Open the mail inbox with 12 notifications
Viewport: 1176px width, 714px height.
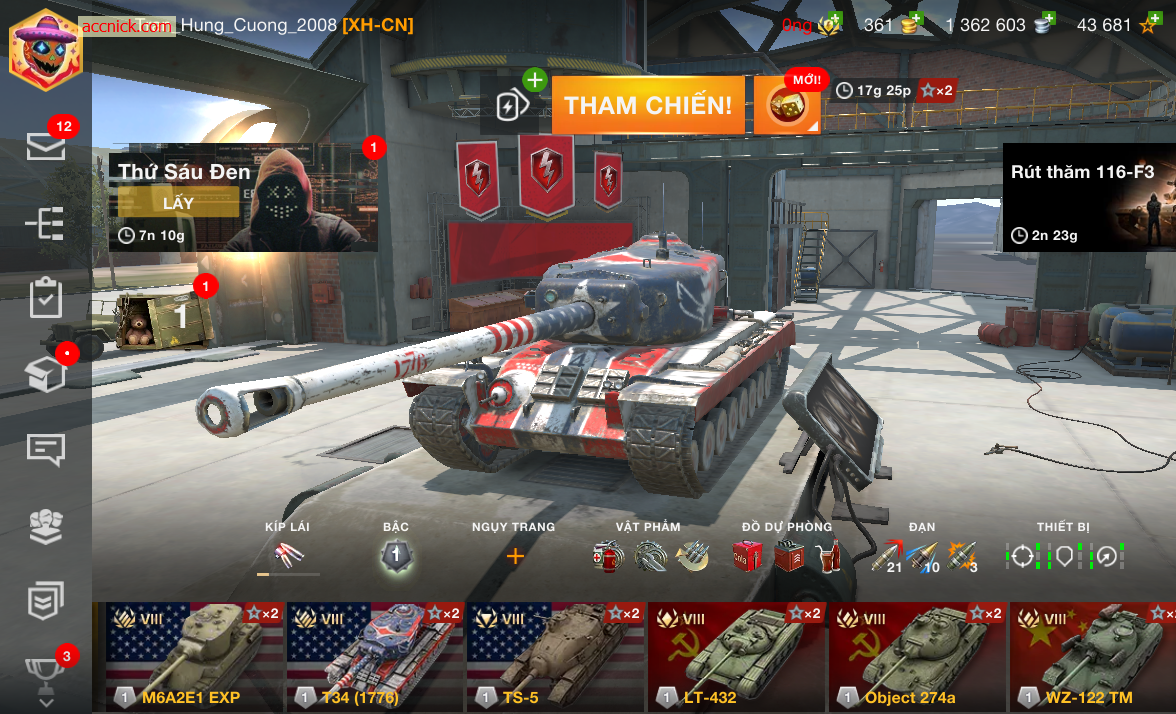click(46, 146)
